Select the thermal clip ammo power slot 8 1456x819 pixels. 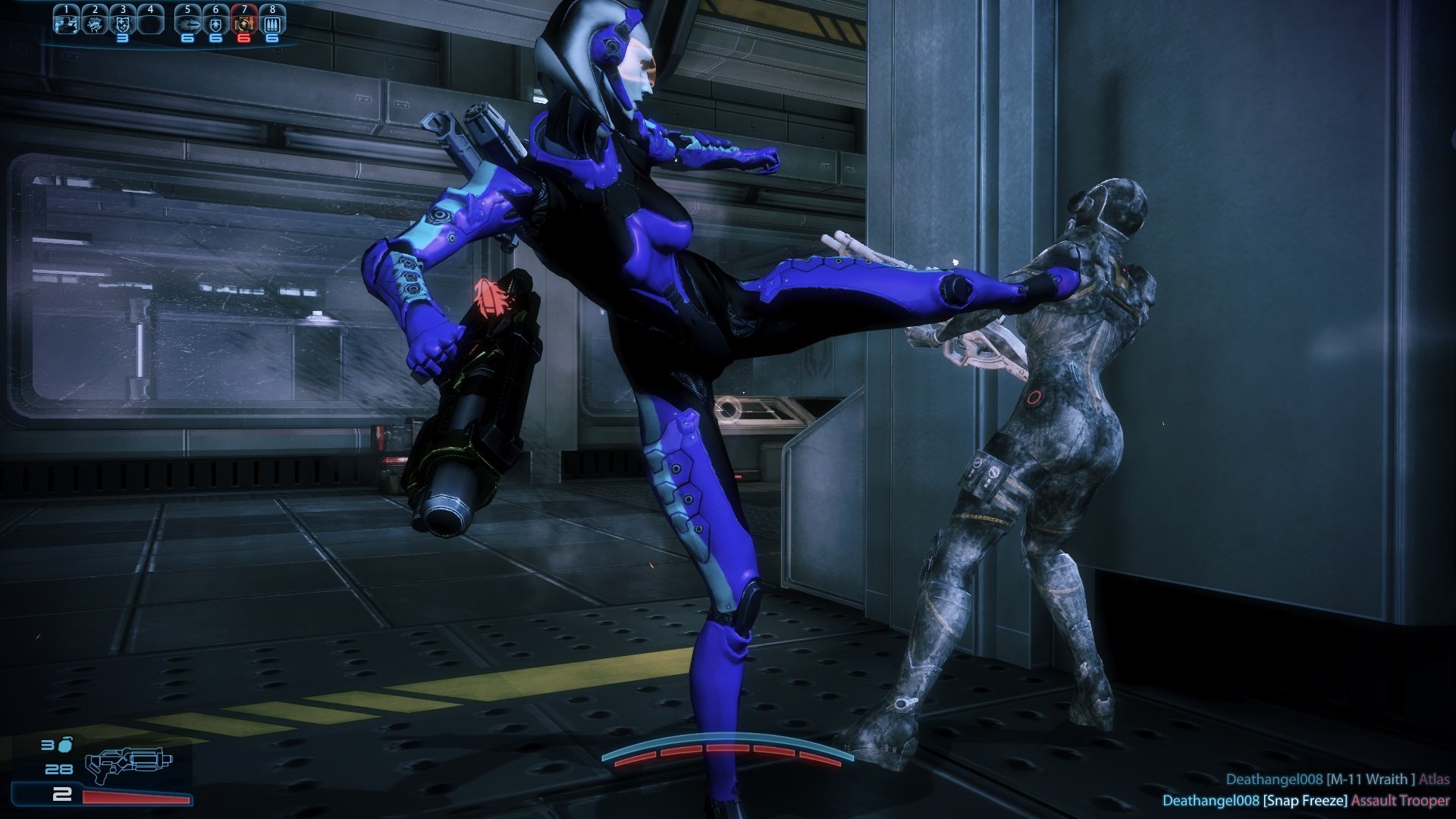coord(271,23)
